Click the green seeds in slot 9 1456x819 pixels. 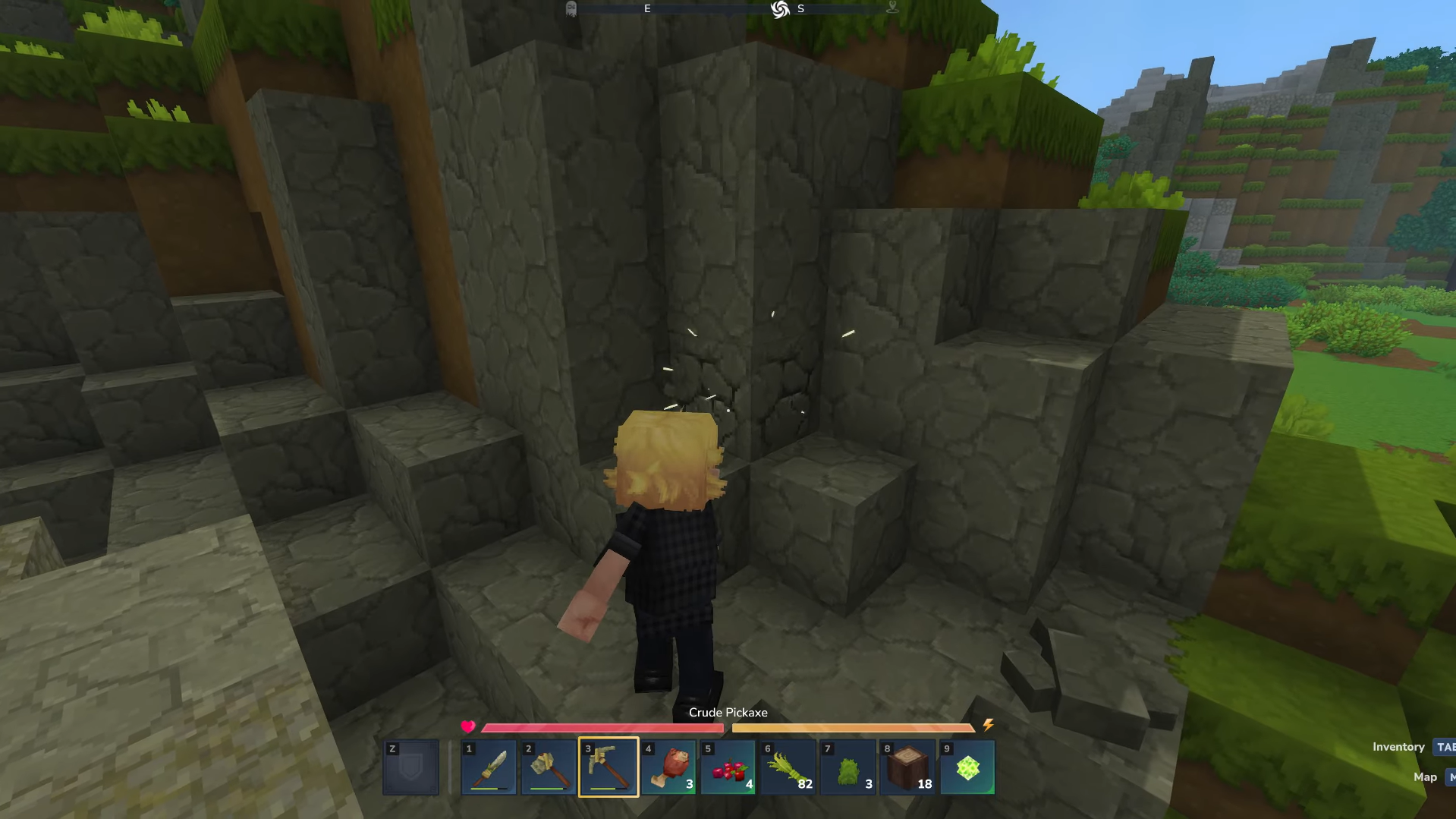(967, 767)
